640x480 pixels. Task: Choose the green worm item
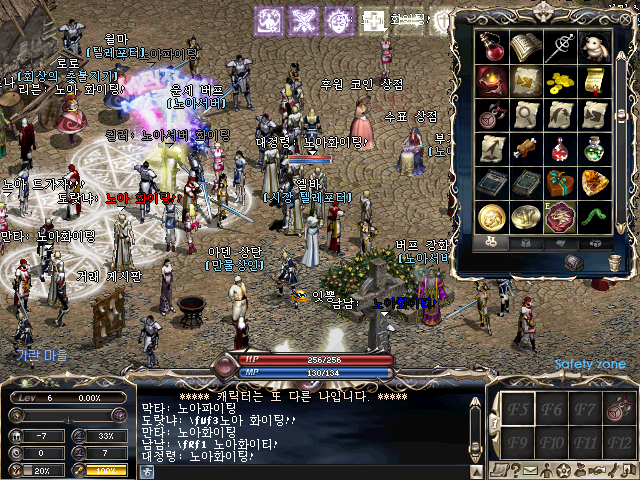[x=595, y=217]
